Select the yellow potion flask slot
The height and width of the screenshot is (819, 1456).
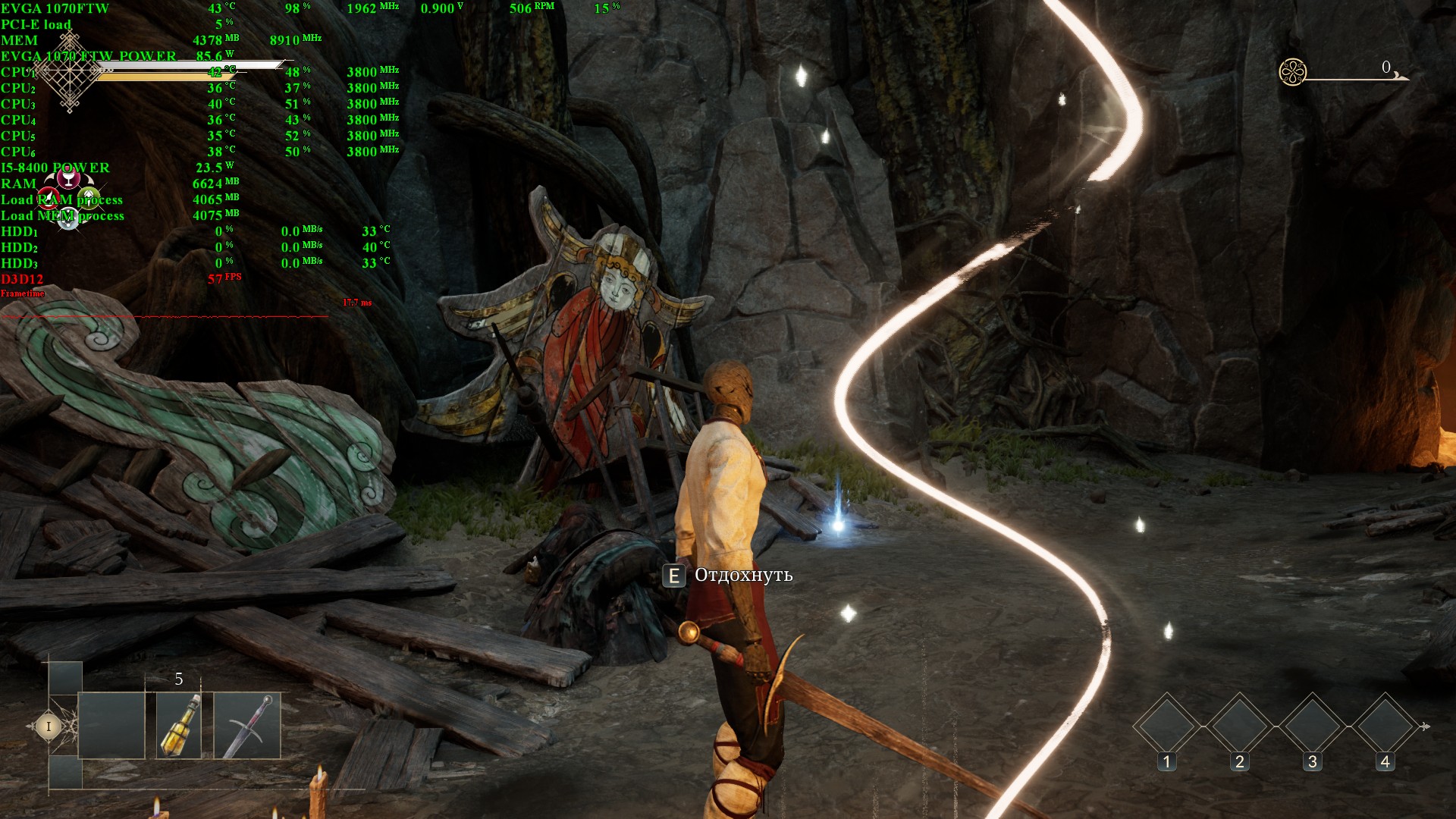click(179, 725)
